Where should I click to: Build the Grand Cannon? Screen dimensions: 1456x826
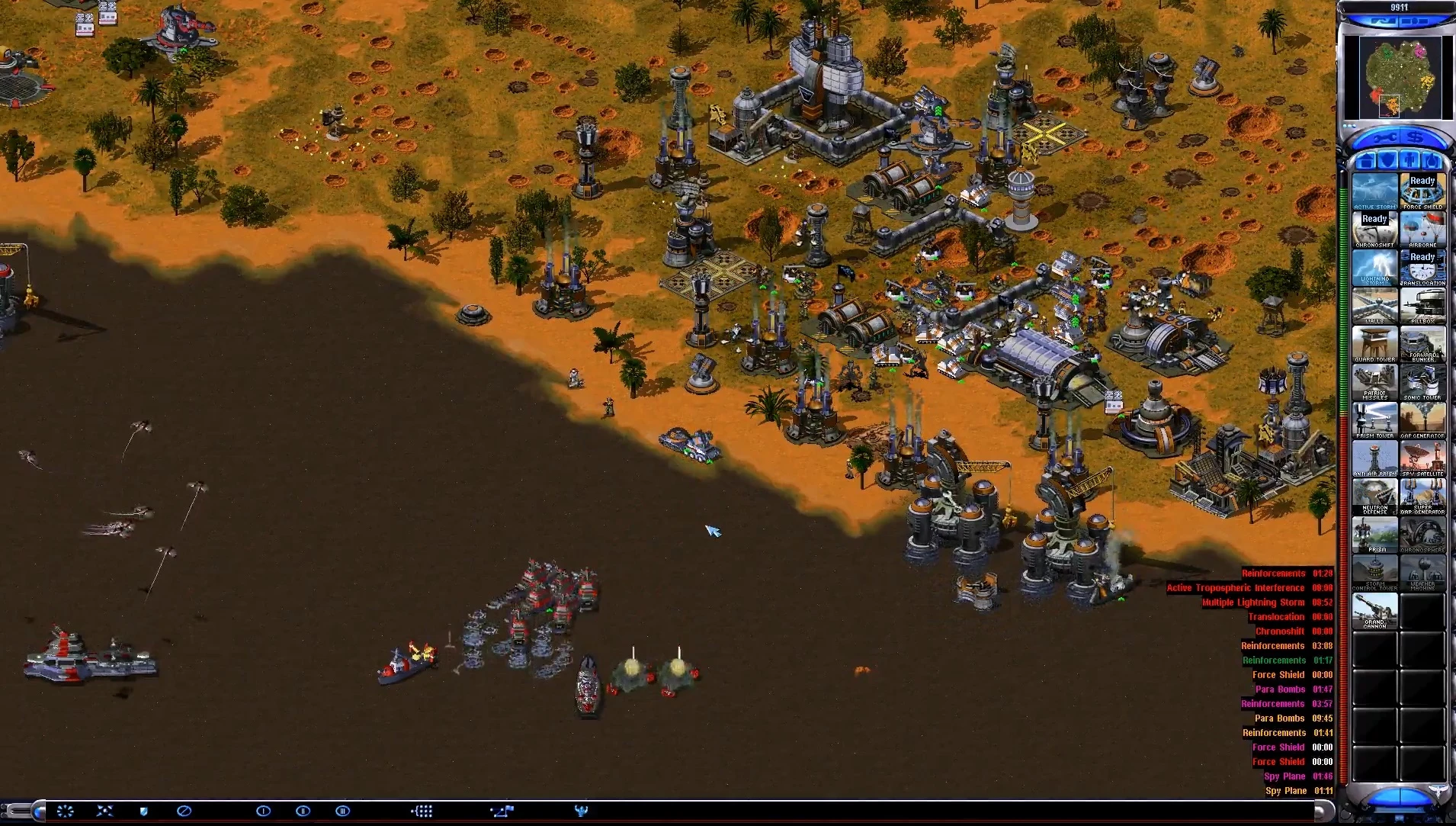[1374, 610]
